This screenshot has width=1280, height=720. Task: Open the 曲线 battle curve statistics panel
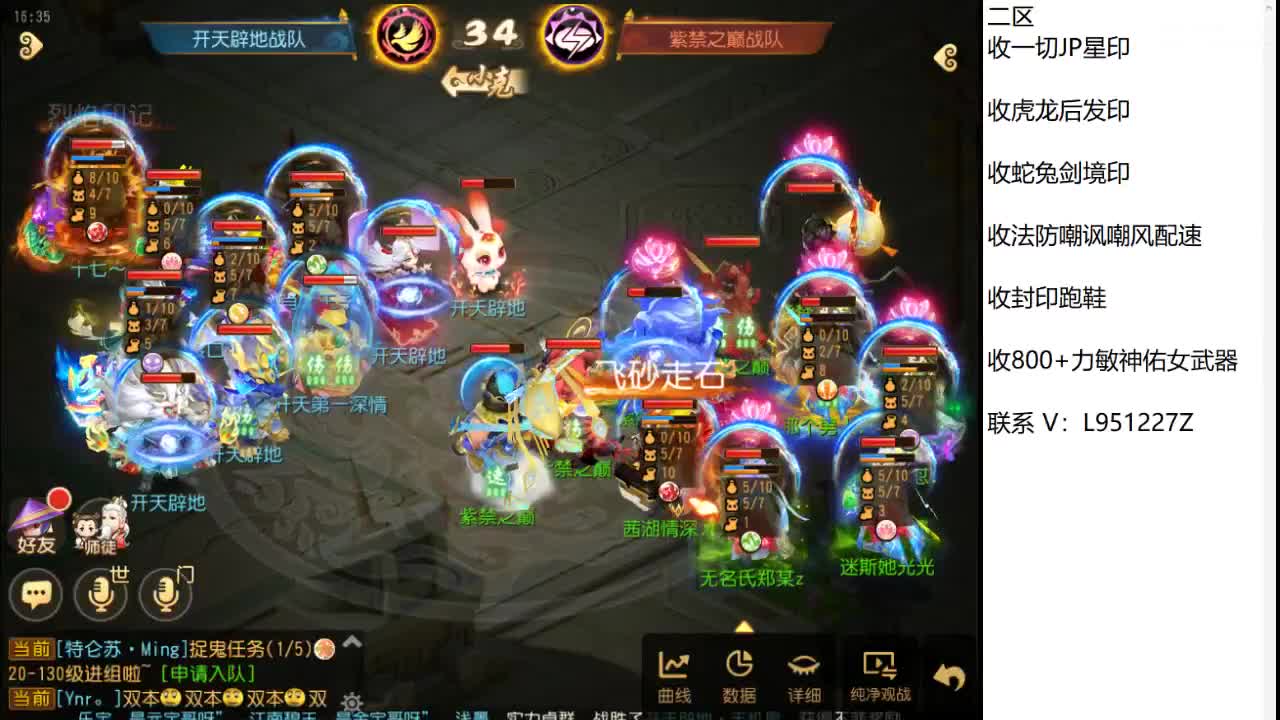(x=675, y=670)
